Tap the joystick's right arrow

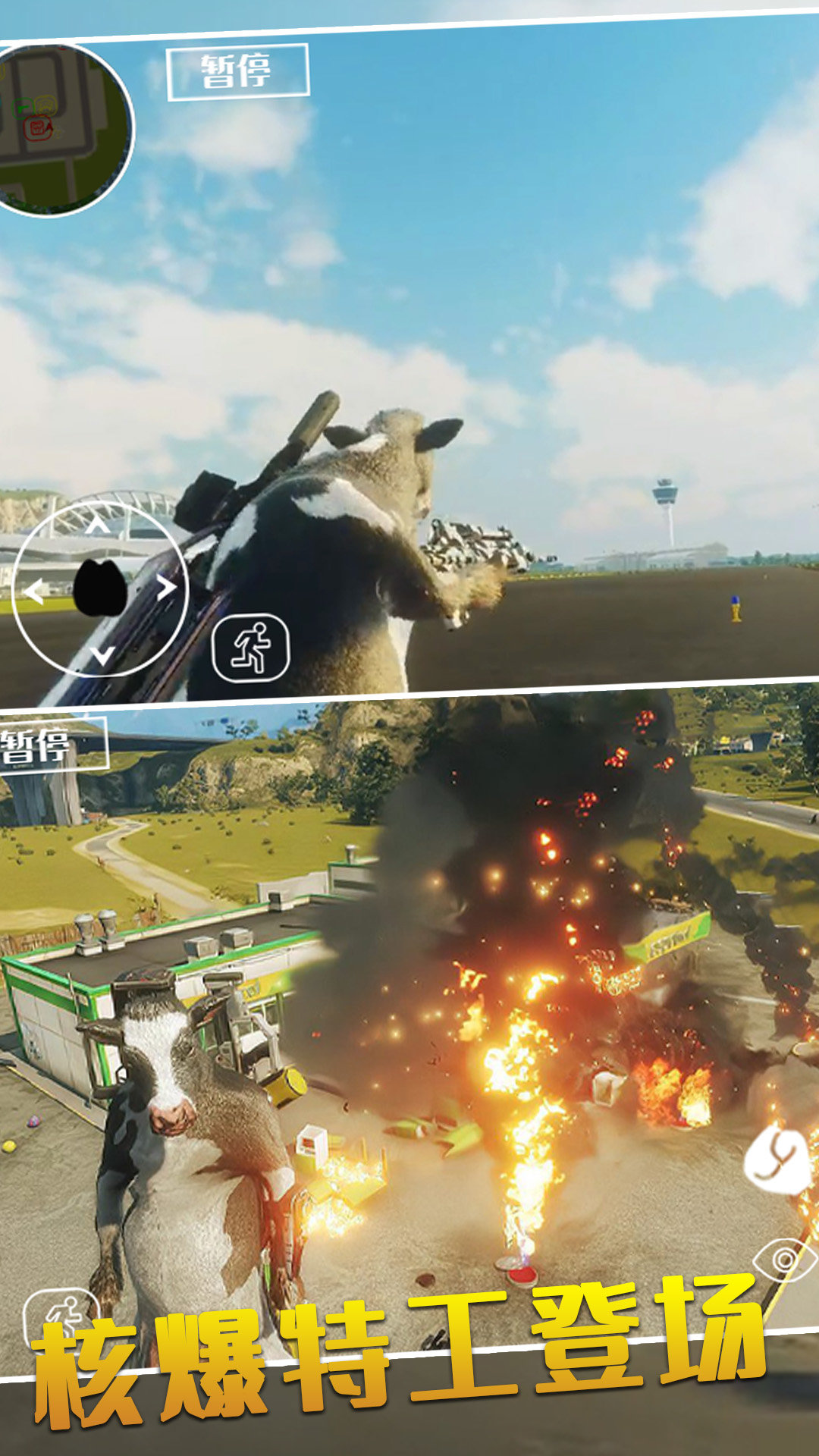(165, 588)
